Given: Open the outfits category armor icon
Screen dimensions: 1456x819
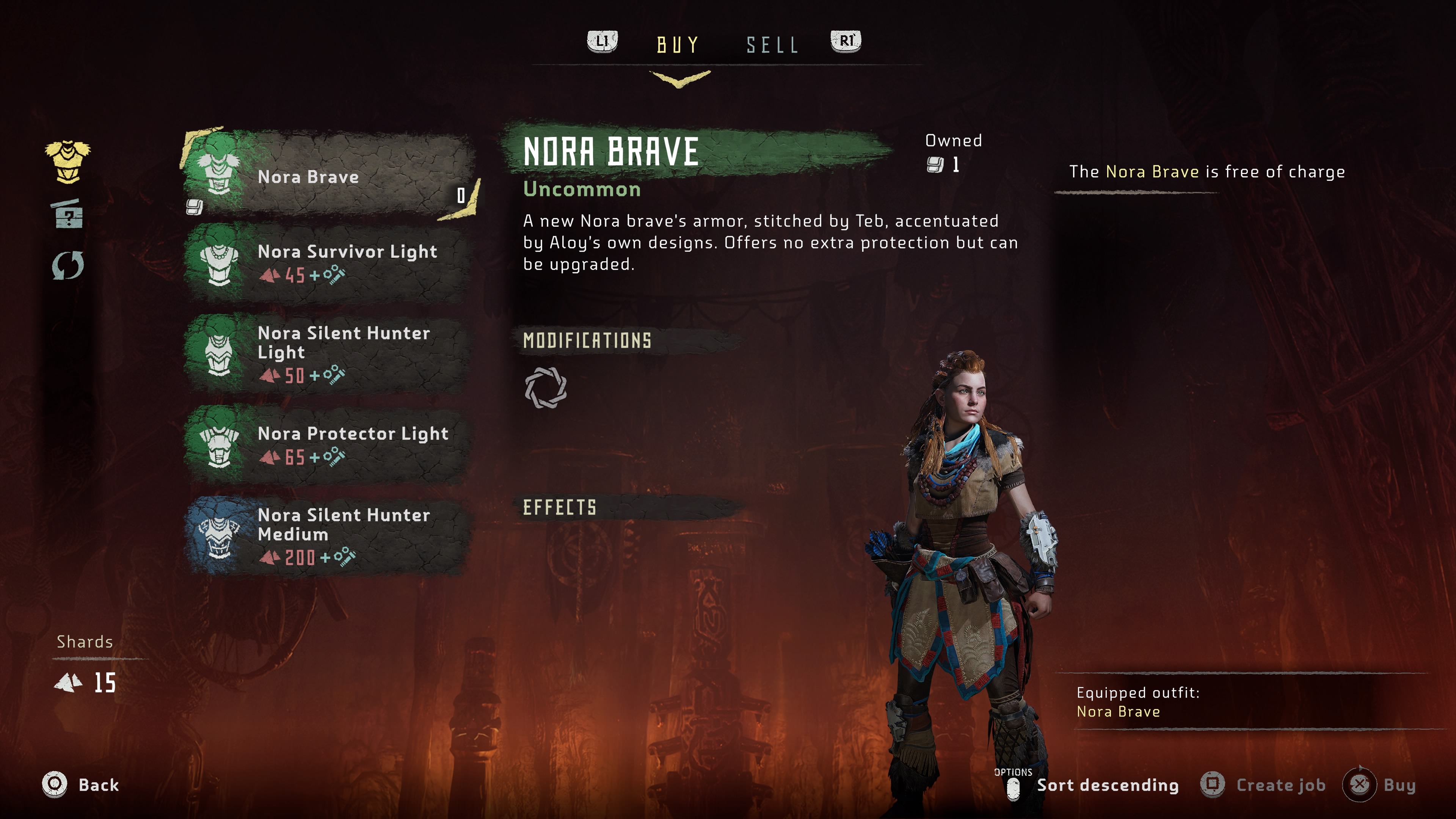Looking at the screenshot, I should point(68,162).
